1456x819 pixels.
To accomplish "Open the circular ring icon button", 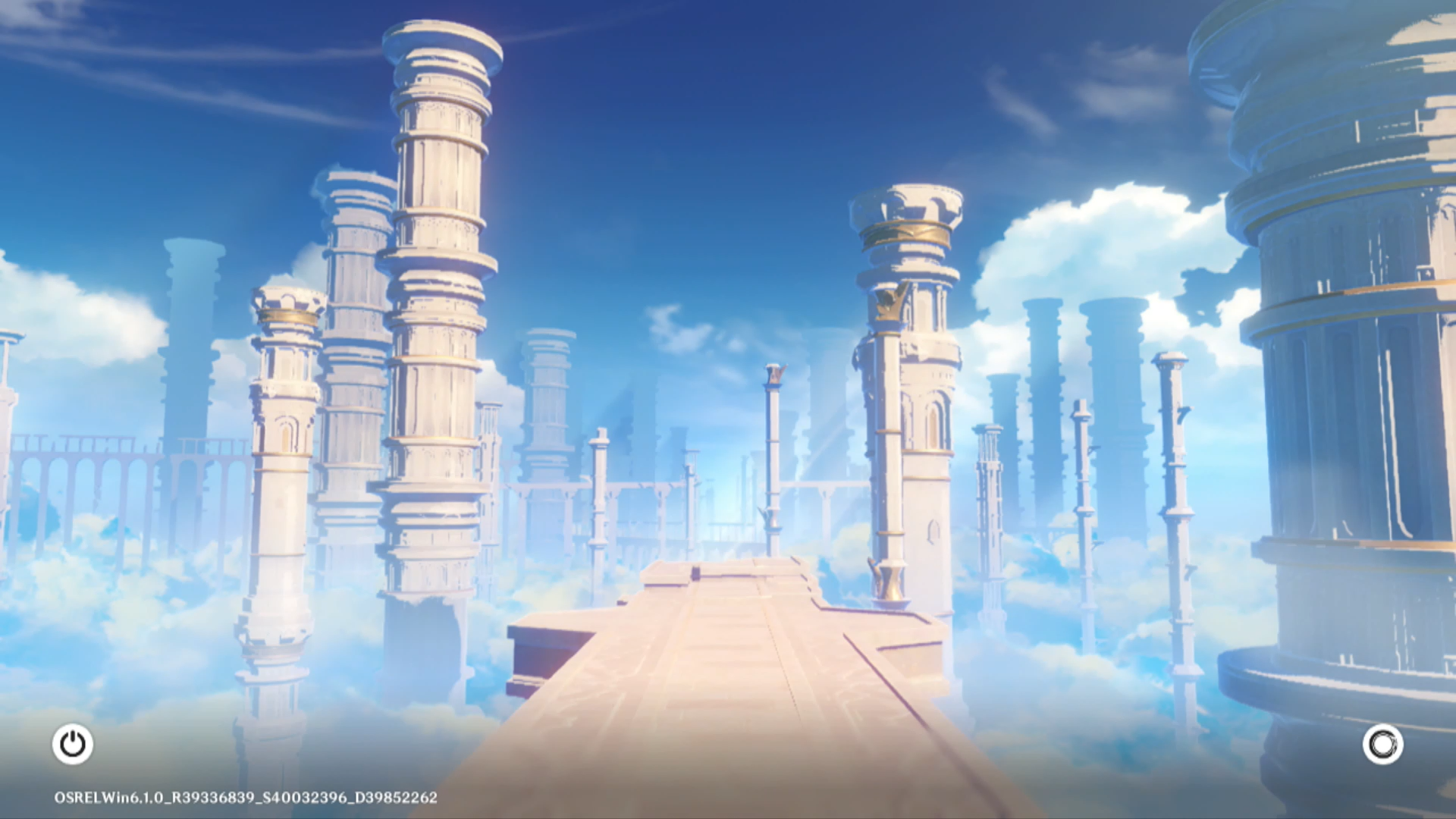I will [x=1382, y=744].
